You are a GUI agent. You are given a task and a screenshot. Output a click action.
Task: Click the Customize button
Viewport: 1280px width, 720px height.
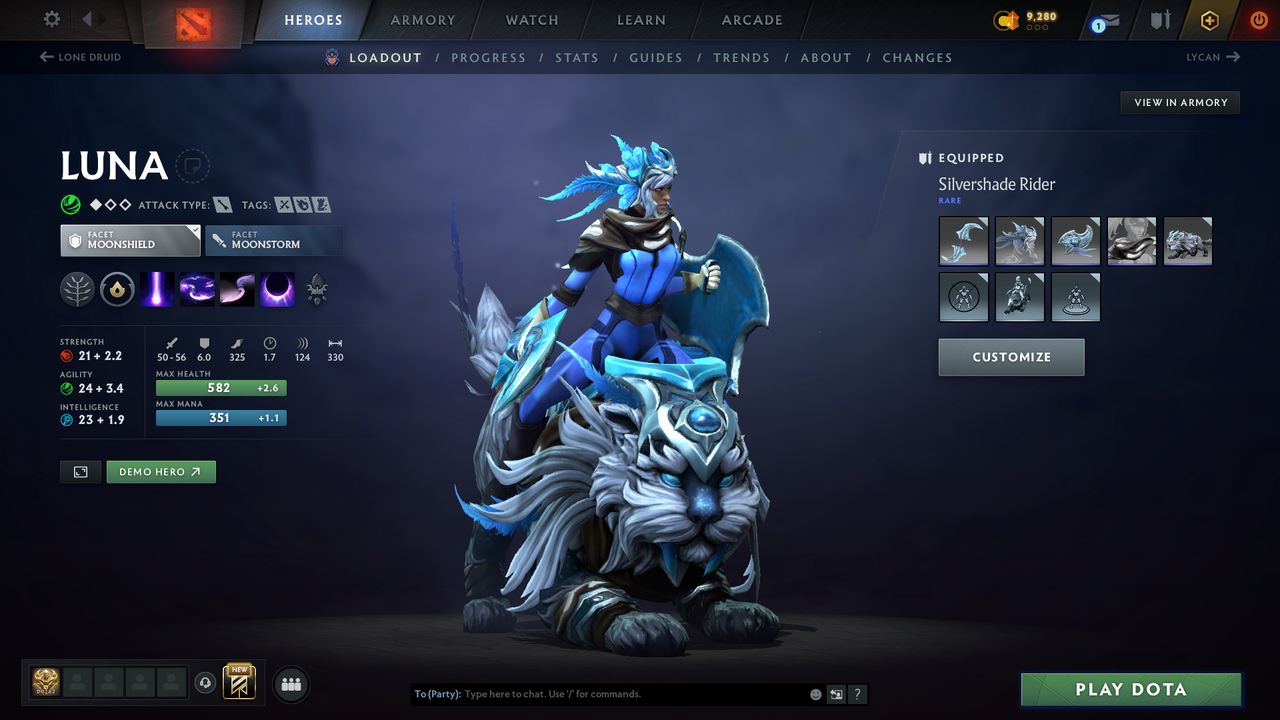(1011, 357)
